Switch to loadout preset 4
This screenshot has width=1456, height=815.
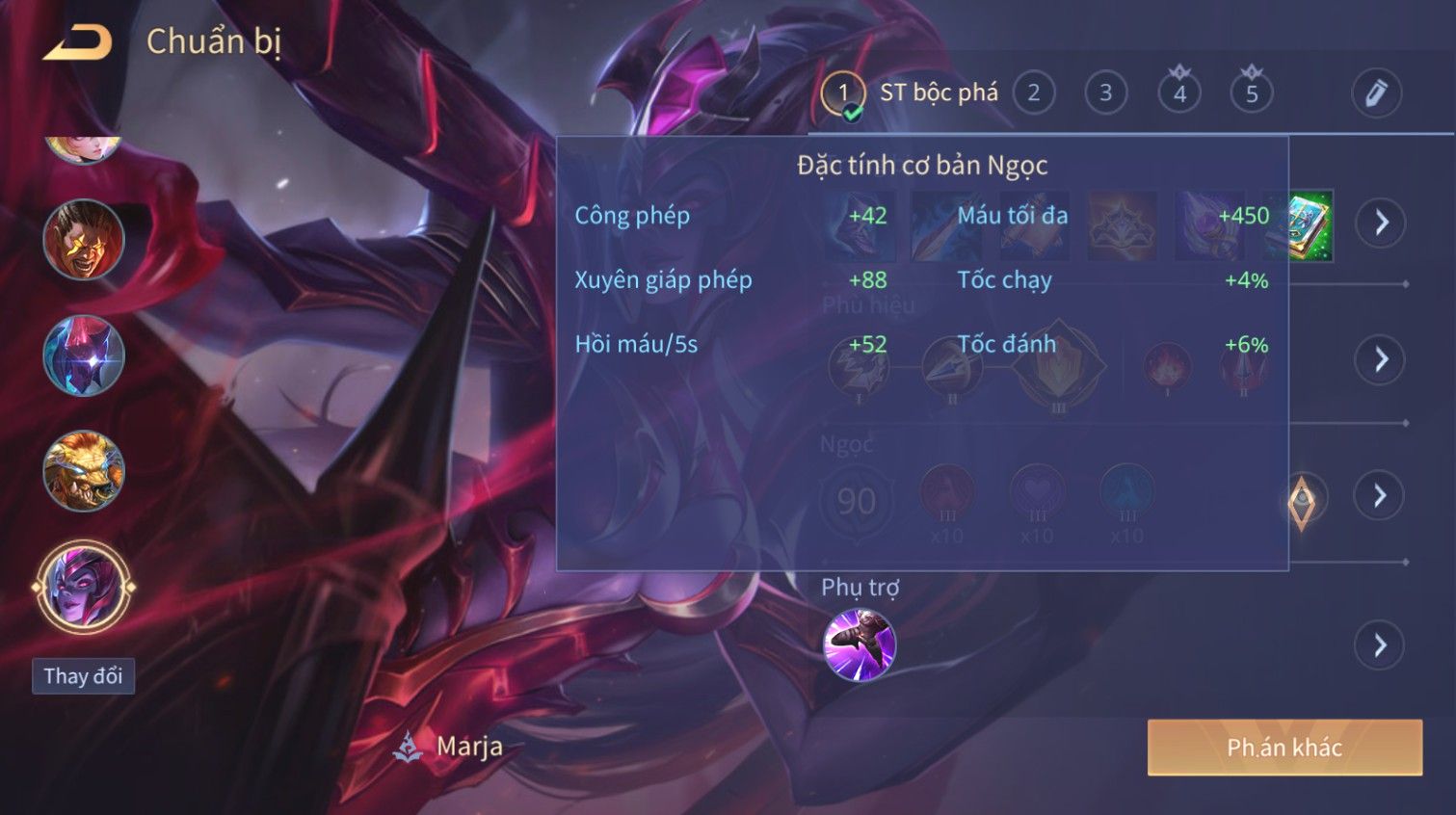tap(1179, 93)
